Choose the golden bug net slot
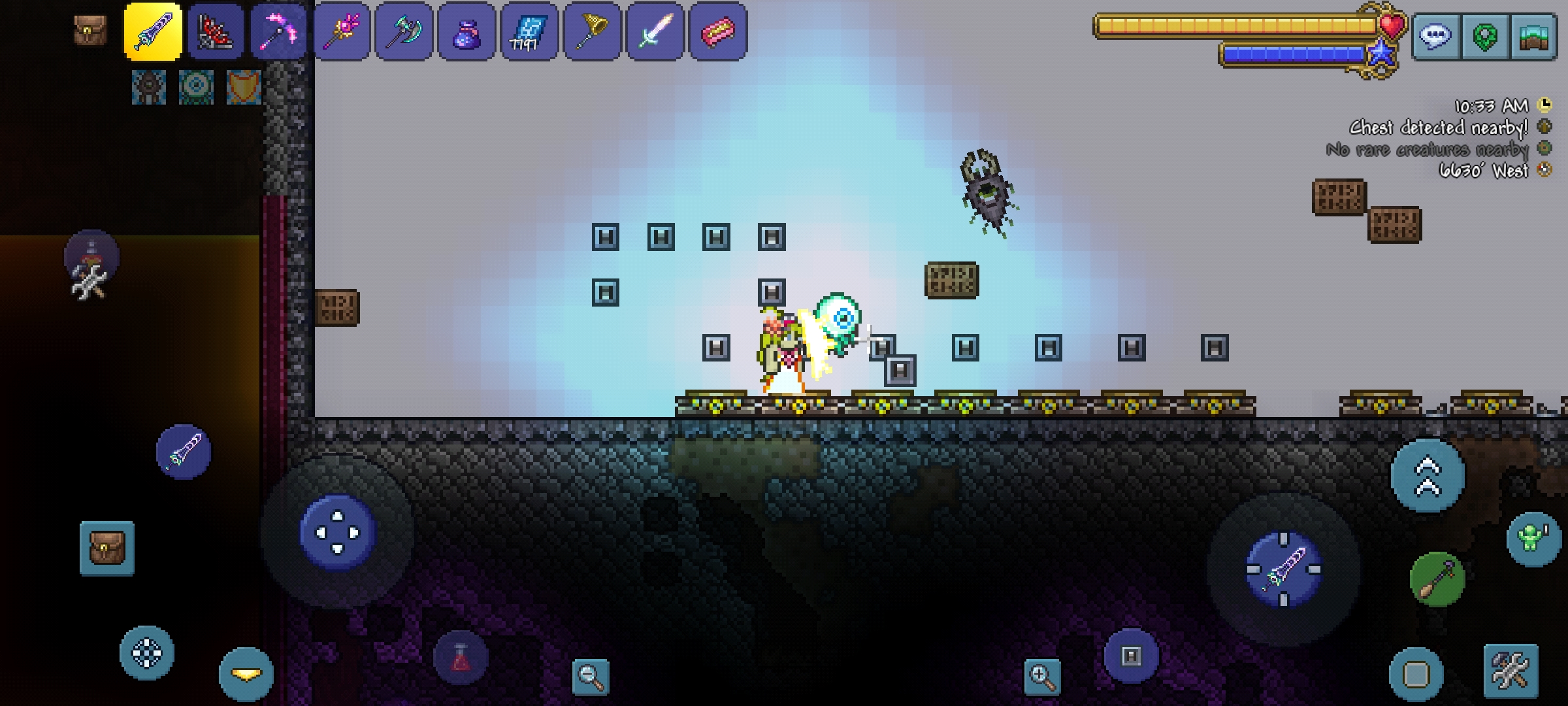The width and height of the screenshot is (1568, 706). [592, 31]
